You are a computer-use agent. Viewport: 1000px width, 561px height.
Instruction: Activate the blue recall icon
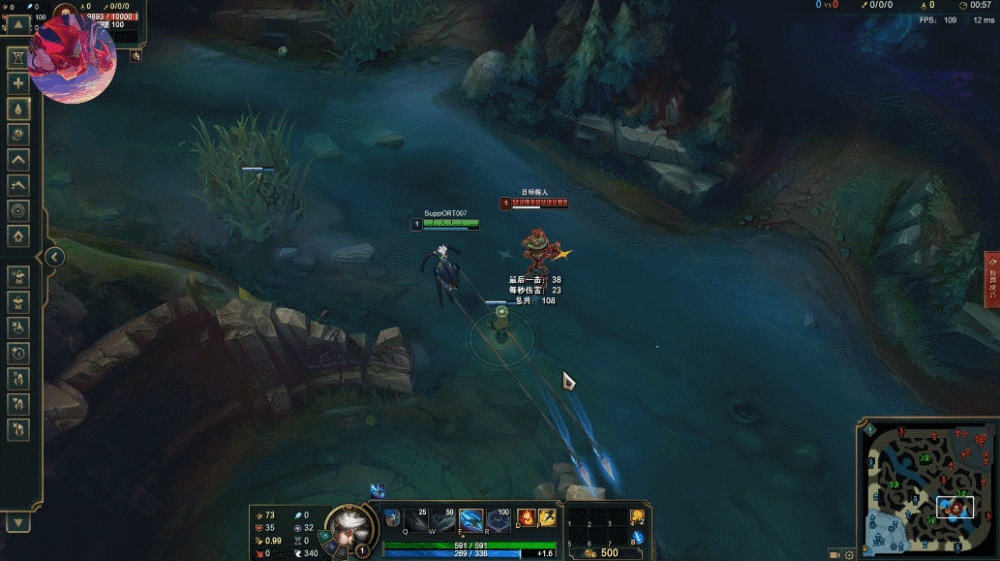(x=637, y=539)
